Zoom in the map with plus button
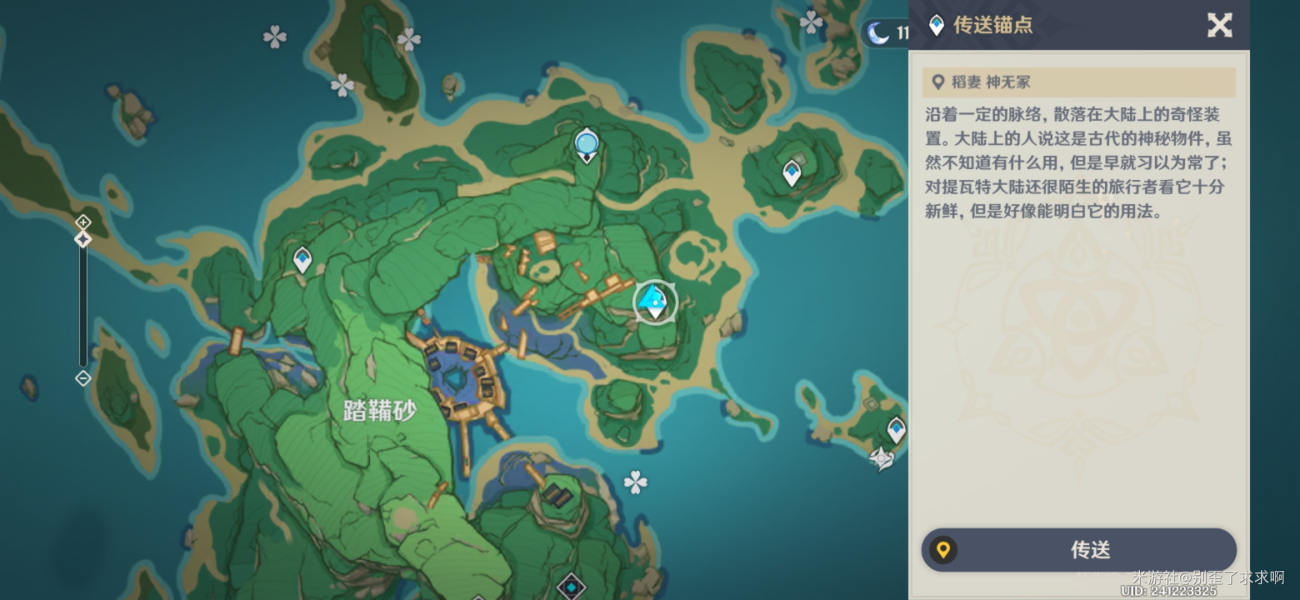 pos(83,221)
